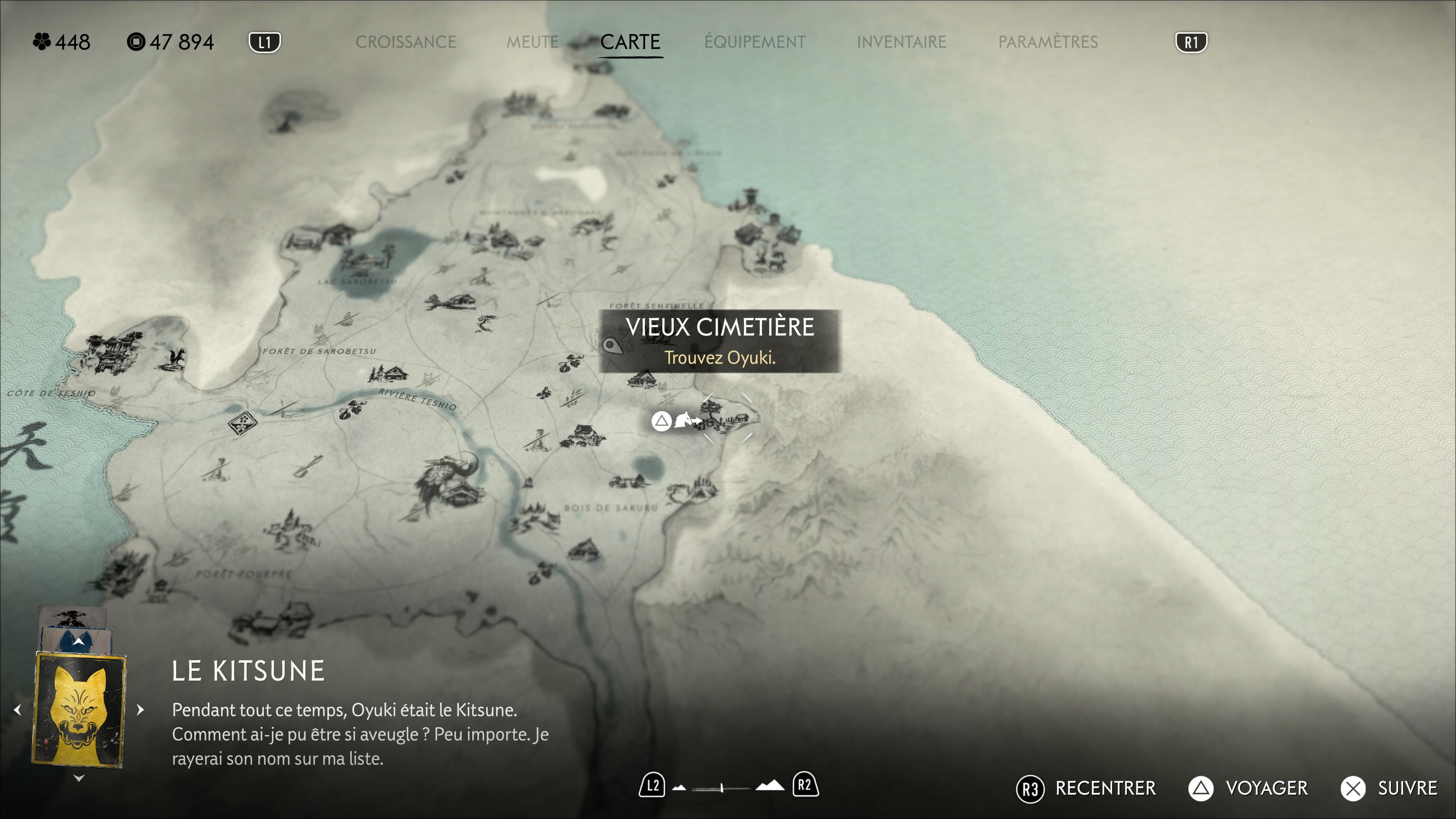Select the crane landmark on the map
This screenshot has height=819, width=1456.
(x=449, y=480)
